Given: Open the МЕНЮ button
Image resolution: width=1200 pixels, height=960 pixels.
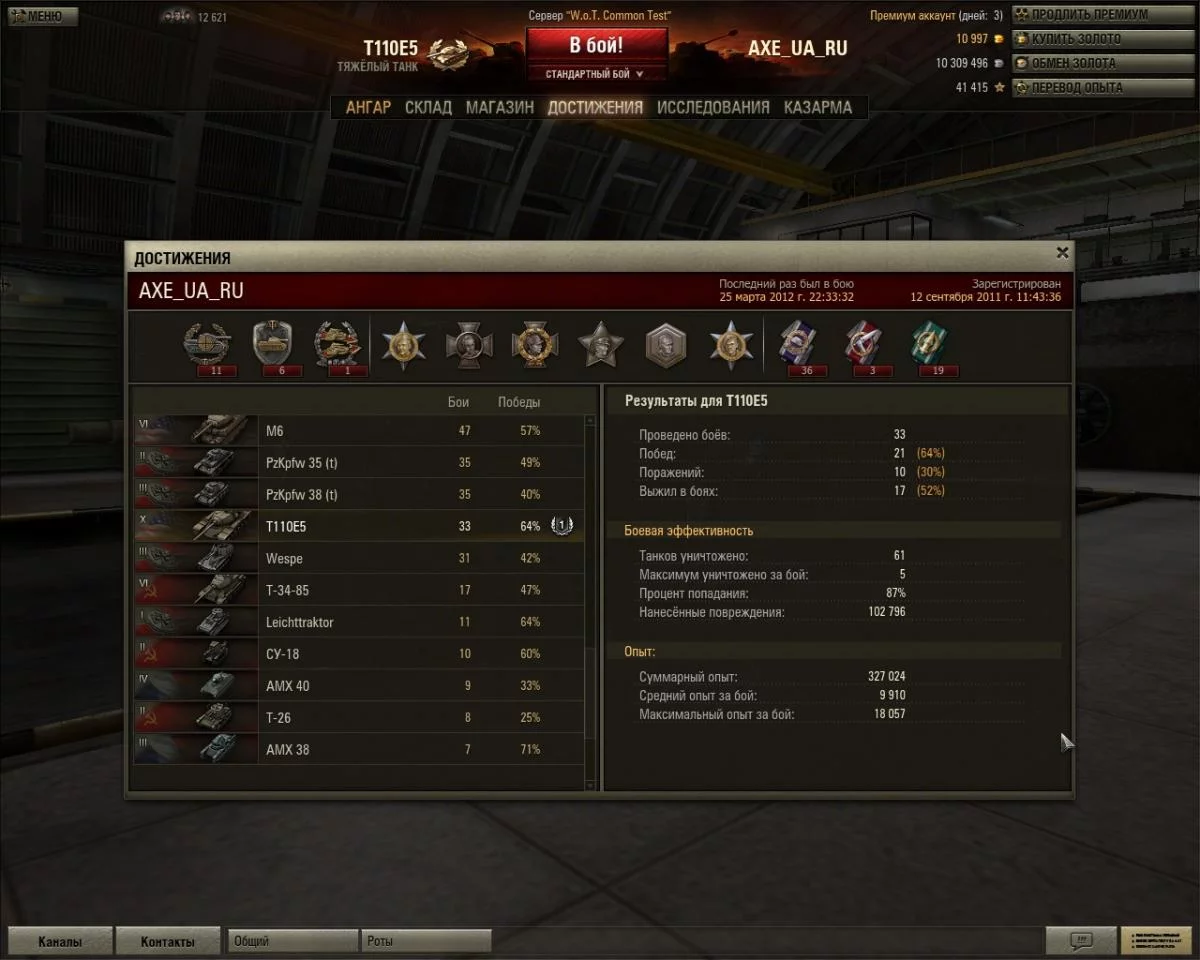Looking at the screenshot, I should 40,16.
